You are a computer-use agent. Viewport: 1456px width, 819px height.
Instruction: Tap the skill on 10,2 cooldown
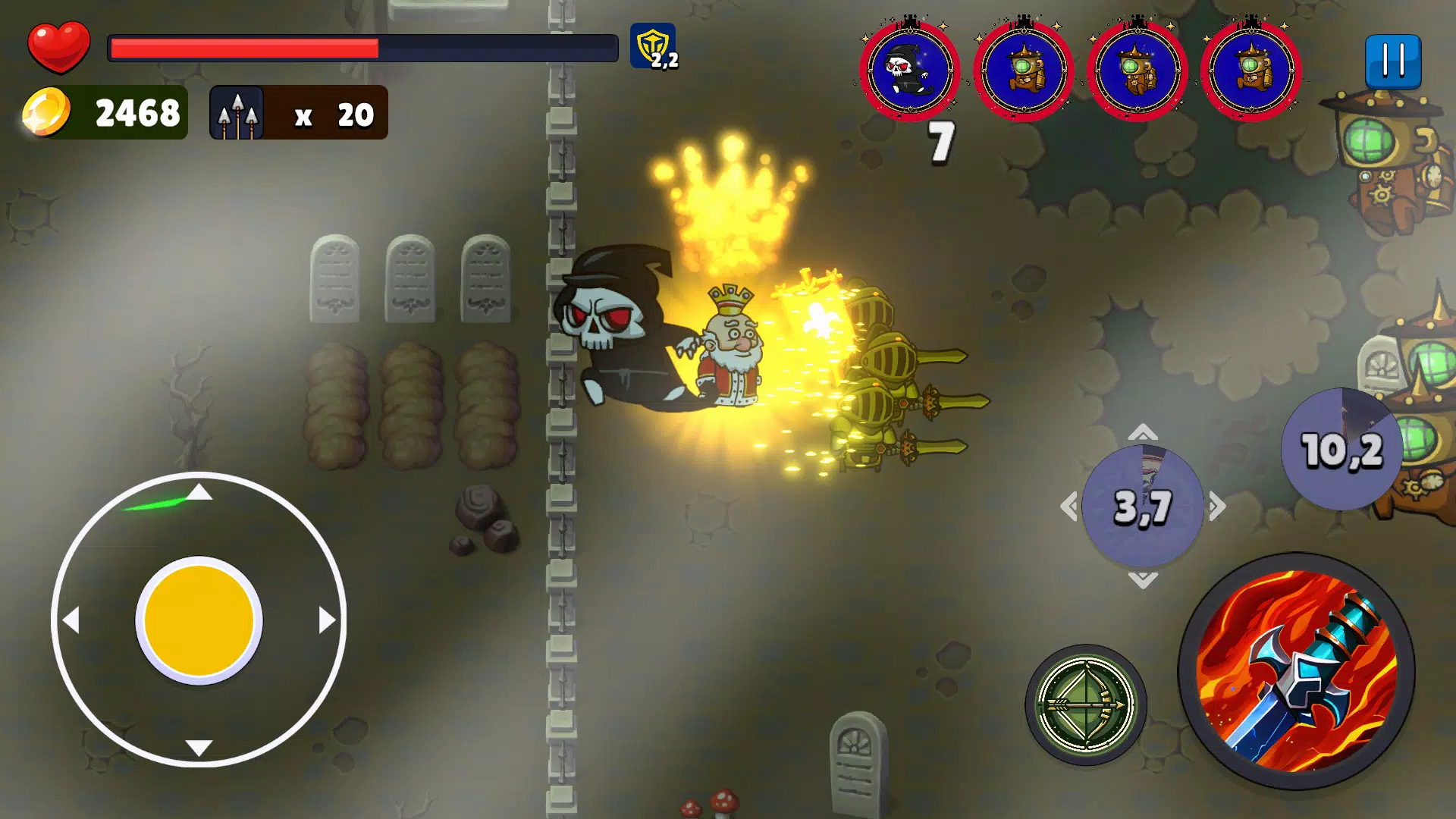1341,449
